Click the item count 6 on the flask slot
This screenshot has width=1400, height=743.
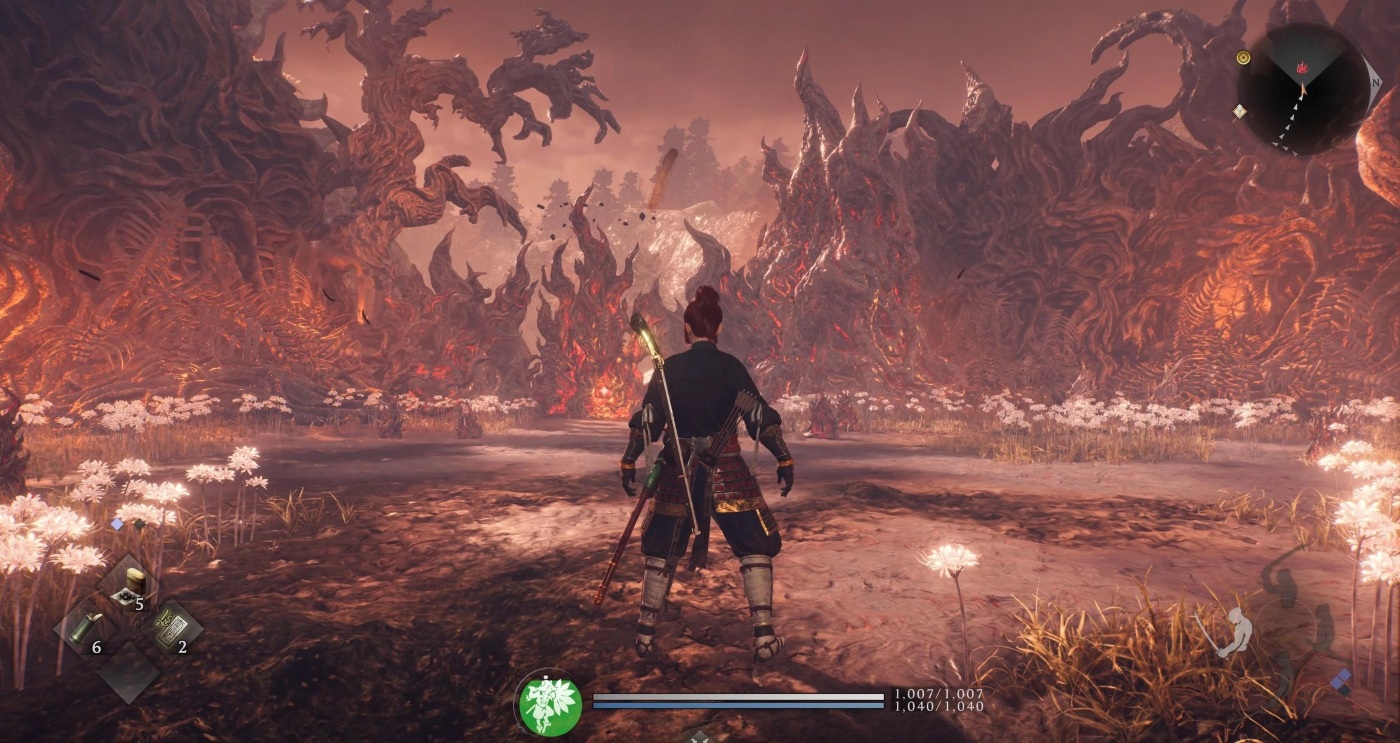pyautogui.click(x=96, y=647)
